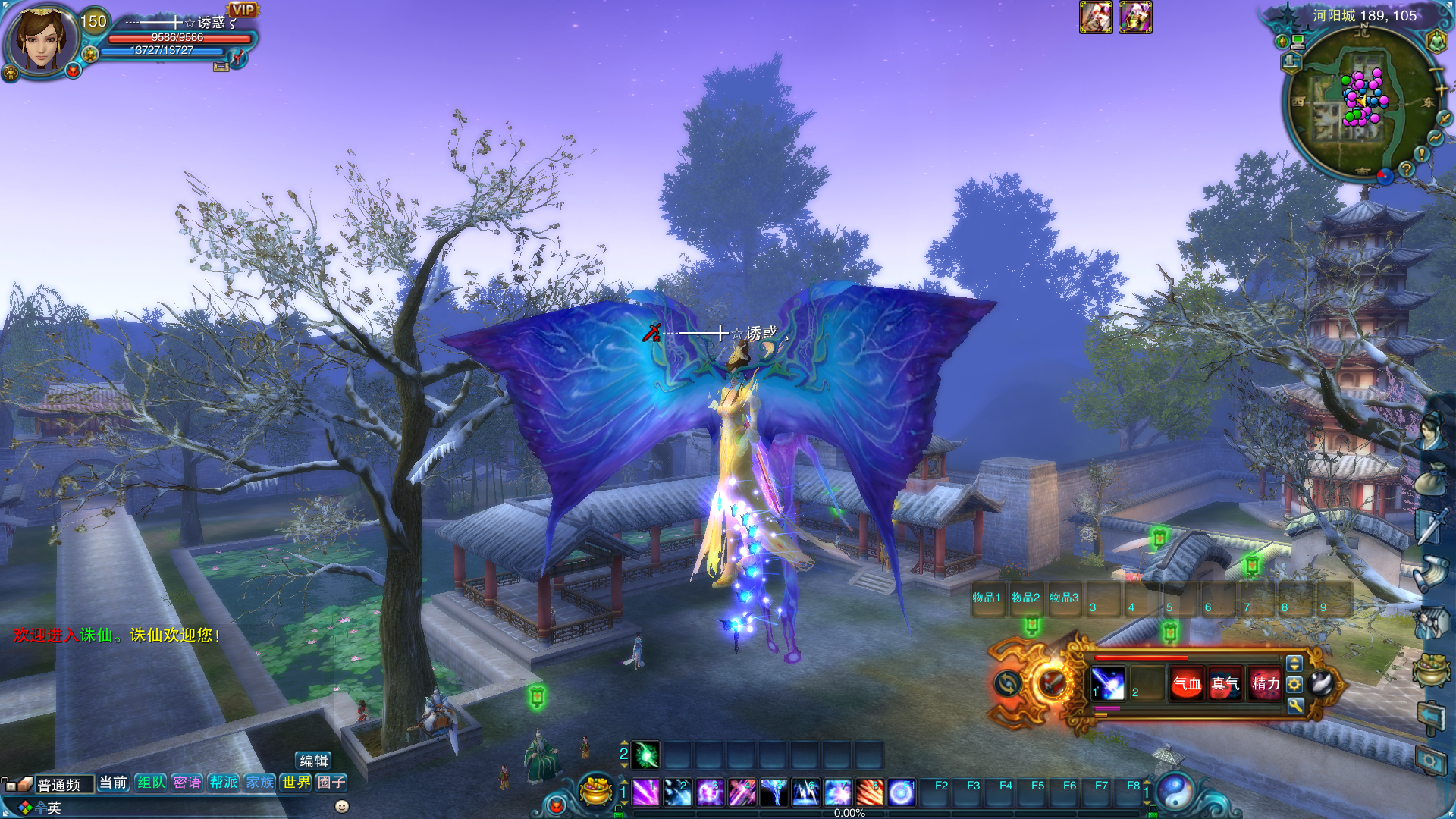The image size is (1456, 819).
Task: Activate the blue ring skill in slot F1
Action: (x=901, y=792)
